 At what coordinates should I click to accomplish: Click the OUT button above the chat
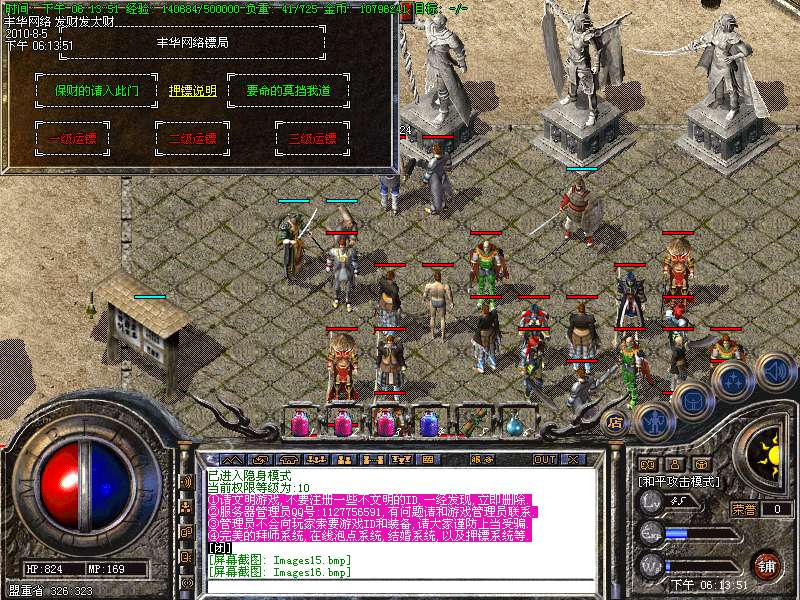pos(544,459)
